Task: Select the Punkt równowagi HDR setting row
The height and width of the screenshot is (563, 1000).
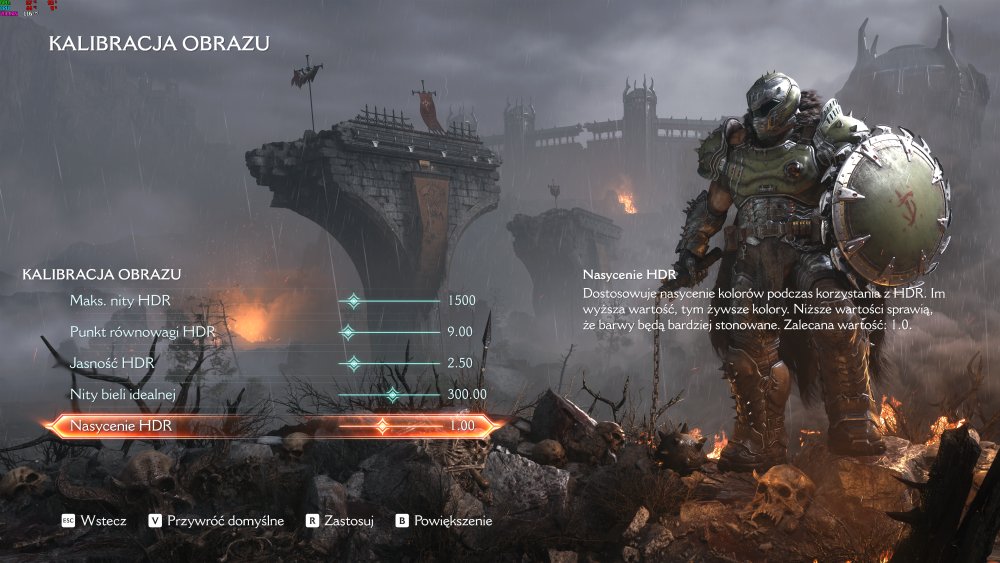Action: coord(142,331)
